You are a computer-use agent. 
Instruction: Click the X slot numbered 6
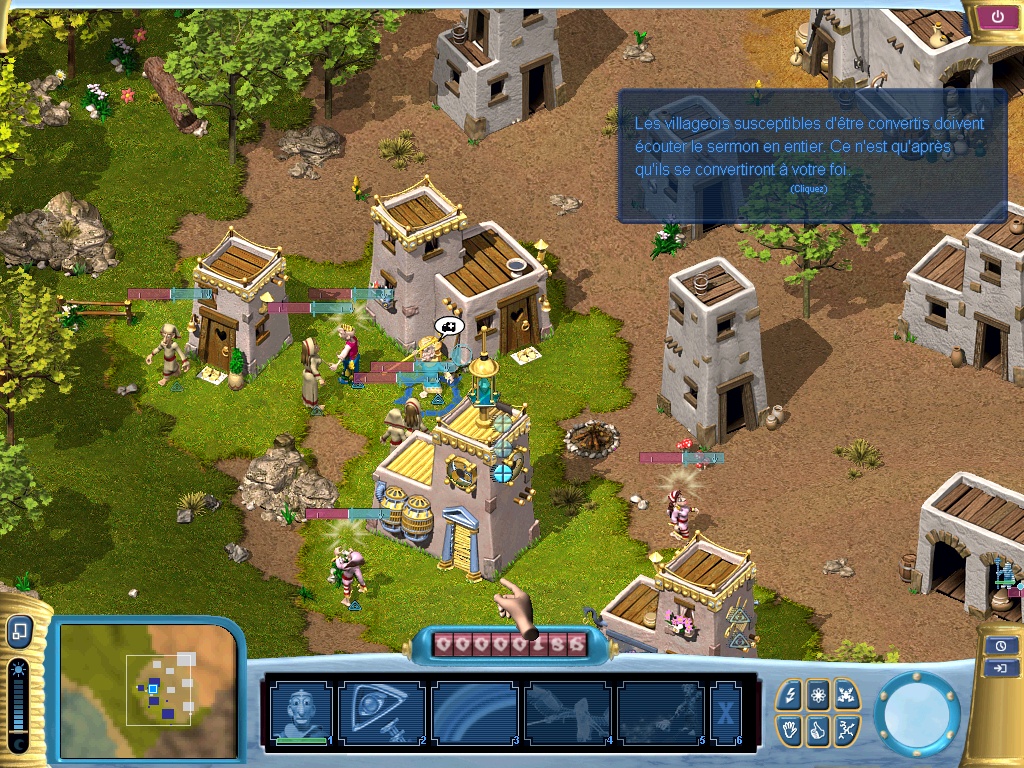(x=725, y=712)
